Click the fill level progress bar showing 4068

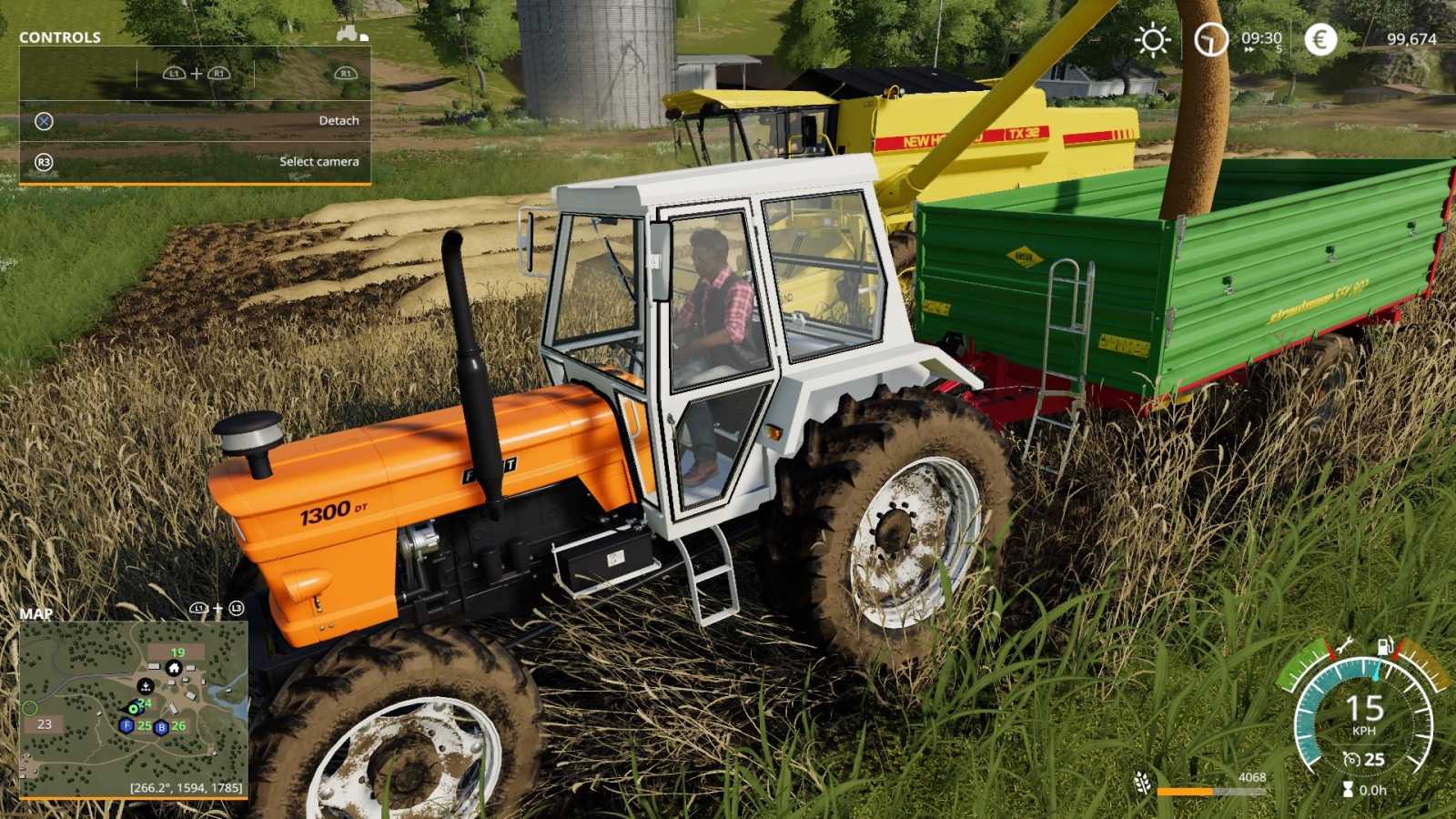tap(1210, 790)
